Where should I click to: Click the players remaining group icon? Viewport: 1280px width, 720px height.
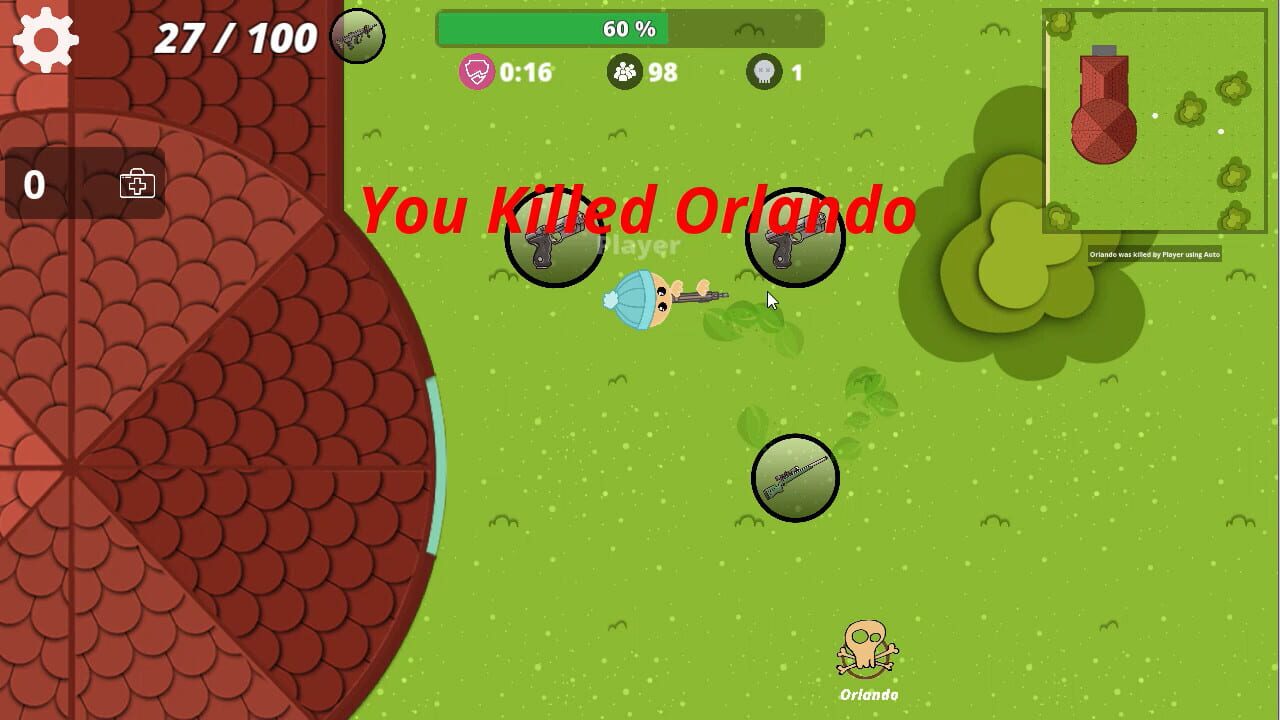click(x=626, y=71)
